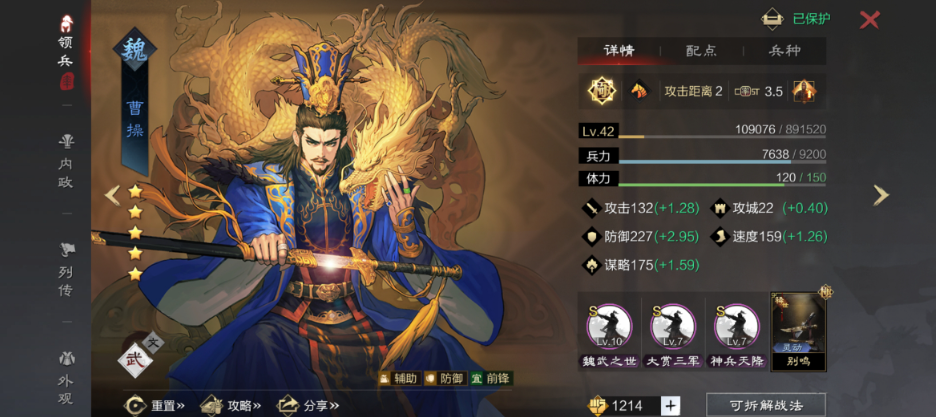Close the general details screen
This screenshot has height=417, width=936.
870,19
